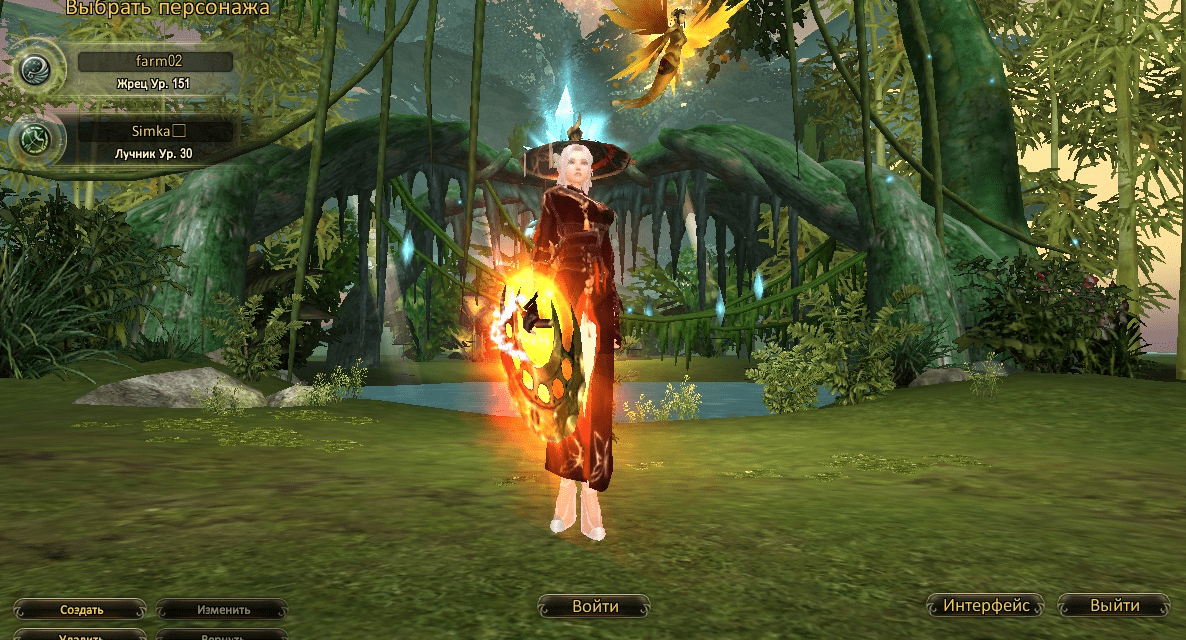Restore character with the Вернуть button
The width and height of the screenshot is (1186, 640).
pyautogui.click(x=223, y=635)
